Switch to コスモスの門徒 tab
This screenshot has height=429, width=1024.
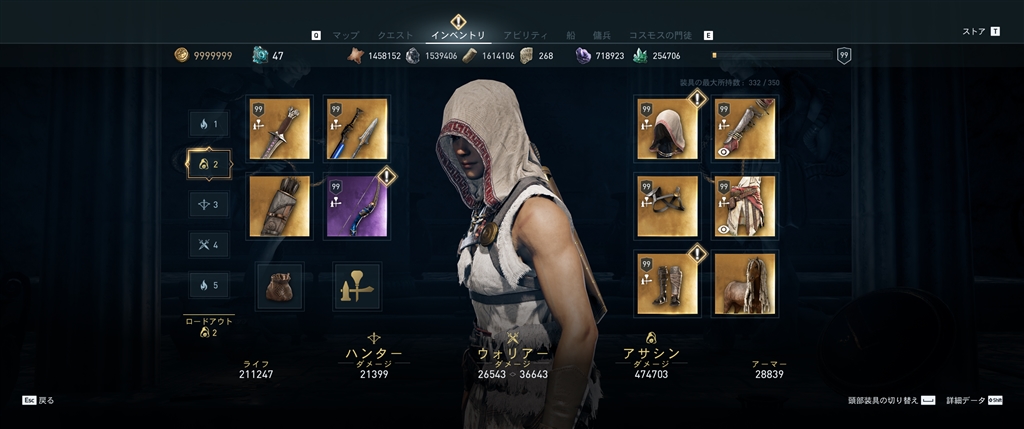(661, 35)
